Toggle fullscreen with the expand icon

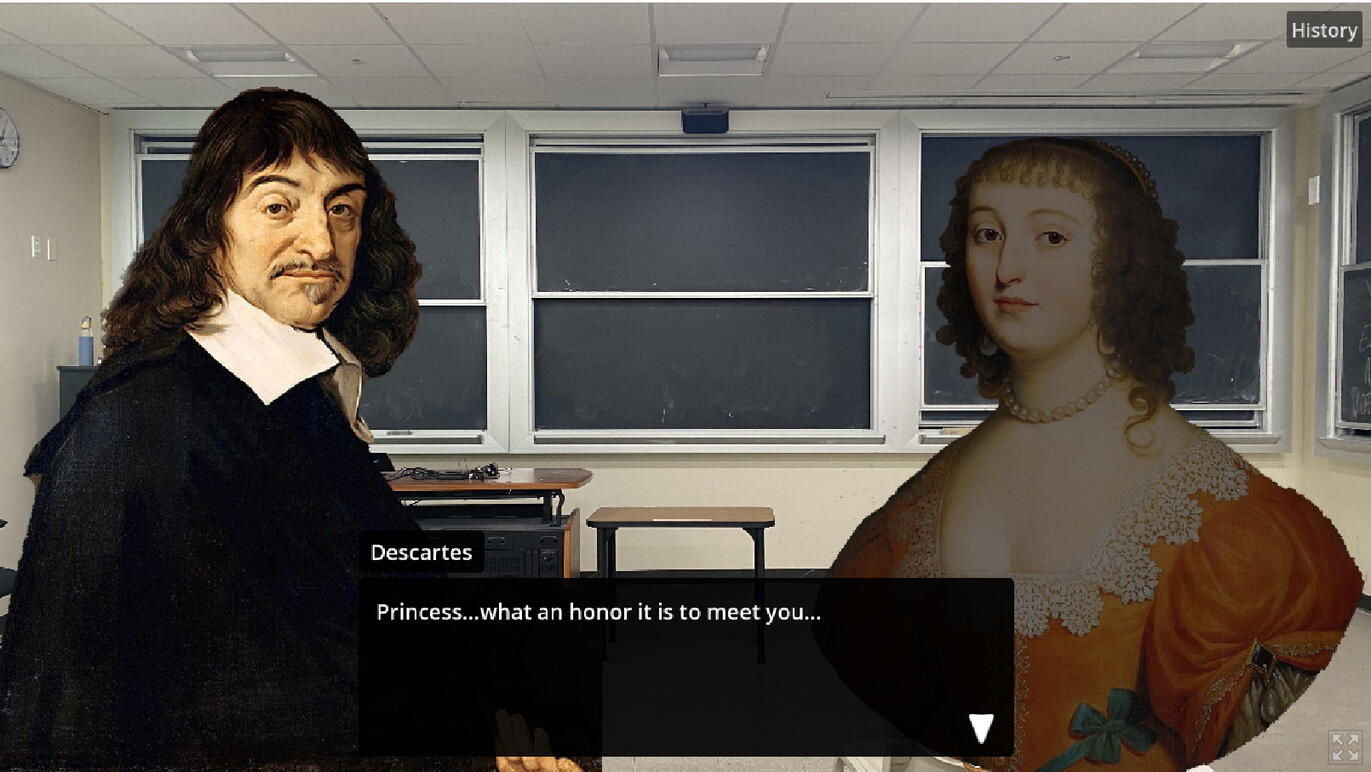(1345, 747)
